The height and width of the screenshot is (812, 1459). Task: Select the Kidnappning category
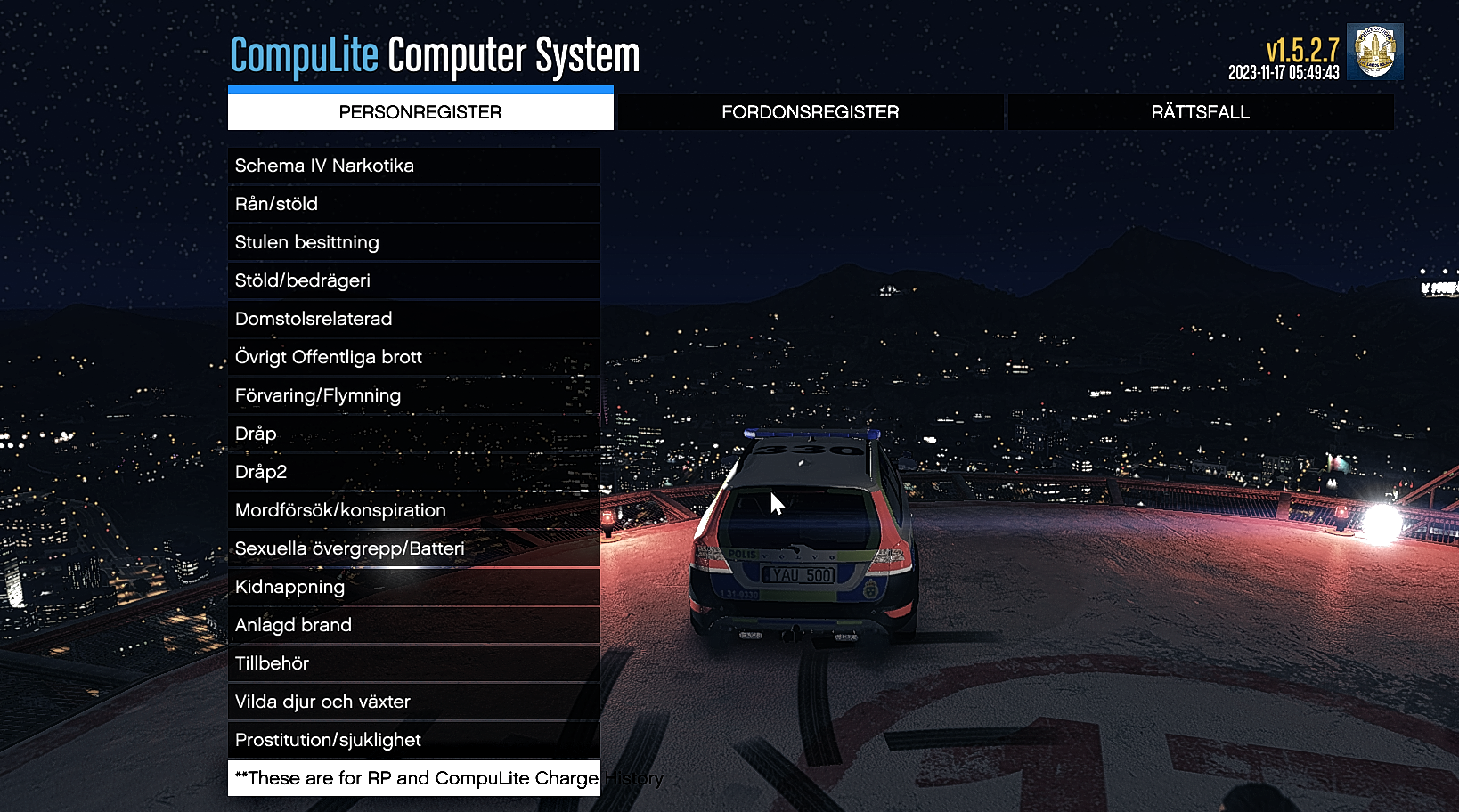413,587
